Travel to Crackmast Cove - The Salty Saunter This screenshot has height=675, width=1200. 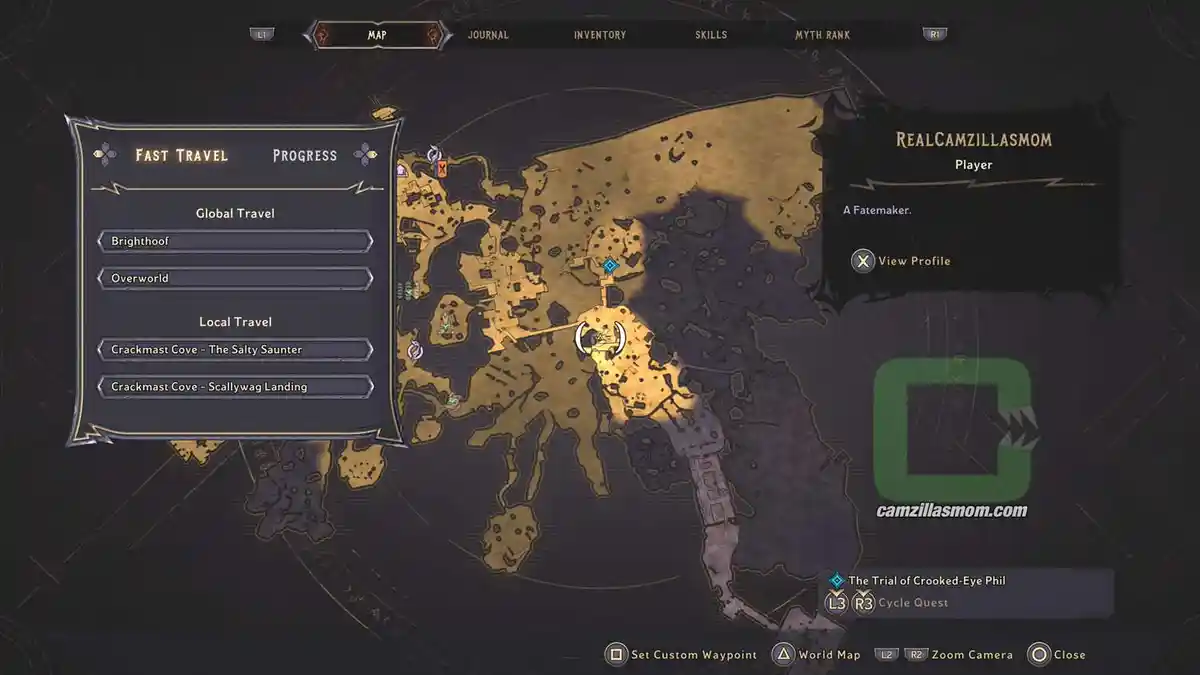pos(236,350)
